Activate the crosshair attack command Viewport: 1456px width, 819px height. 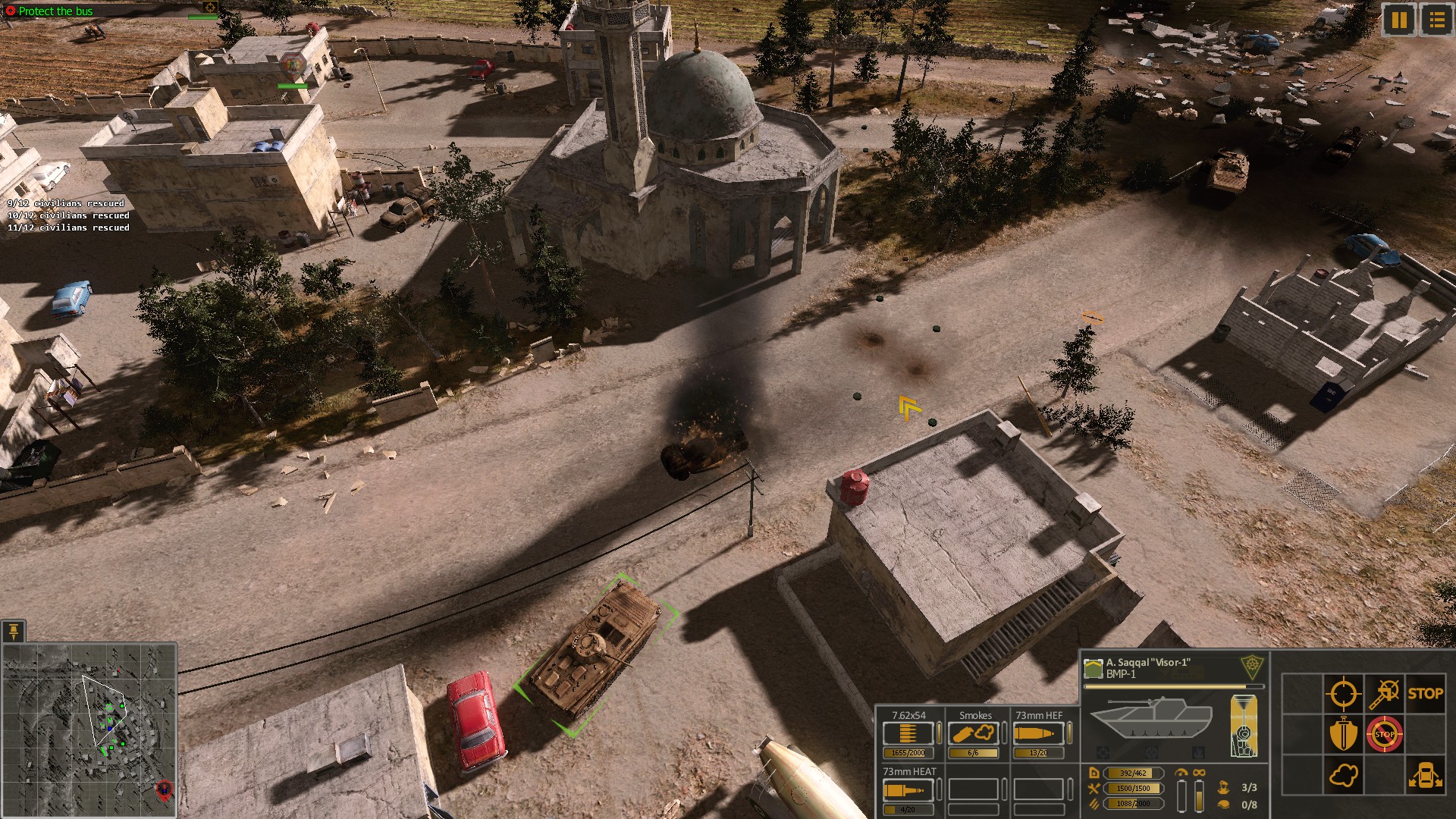click(1343, 693)
